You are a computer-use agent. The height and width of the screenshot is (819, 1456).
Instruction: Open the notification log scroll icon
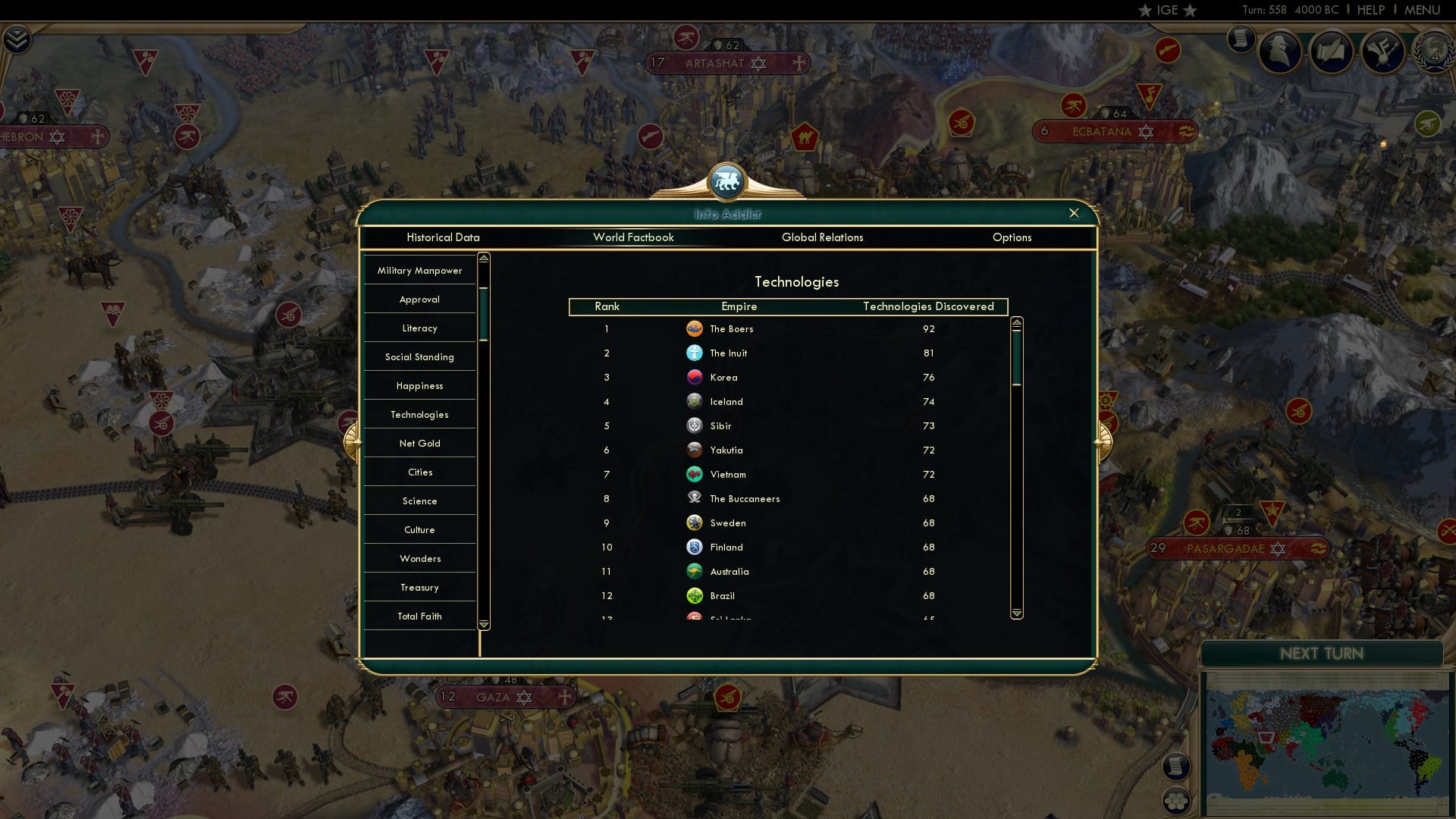tap(1177, 767)
